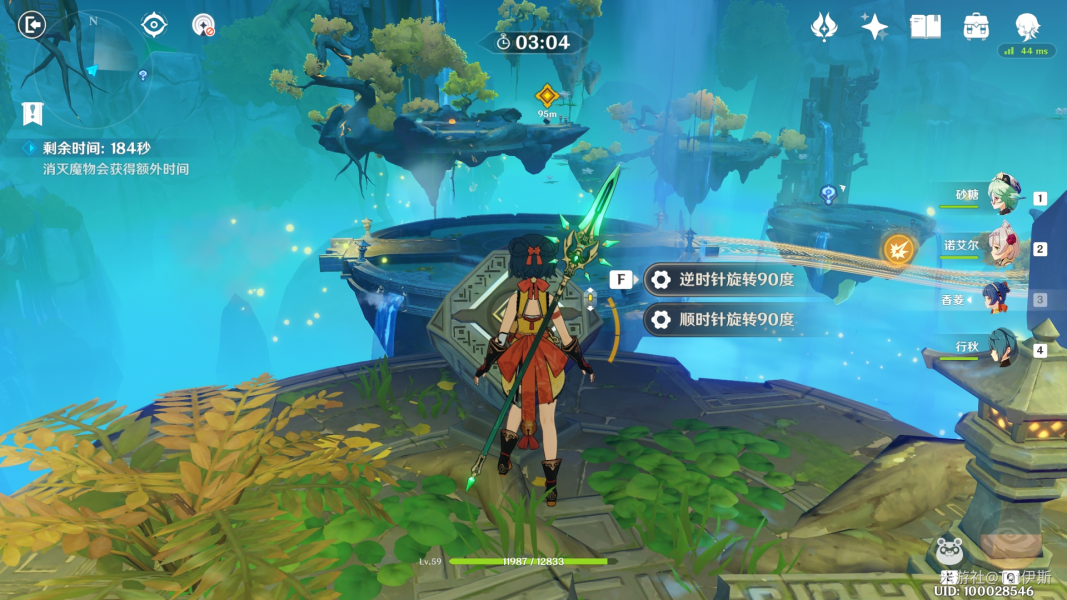Switch to party member 砂糖
Screen dimensions: 1067x600
point(1001,196)
